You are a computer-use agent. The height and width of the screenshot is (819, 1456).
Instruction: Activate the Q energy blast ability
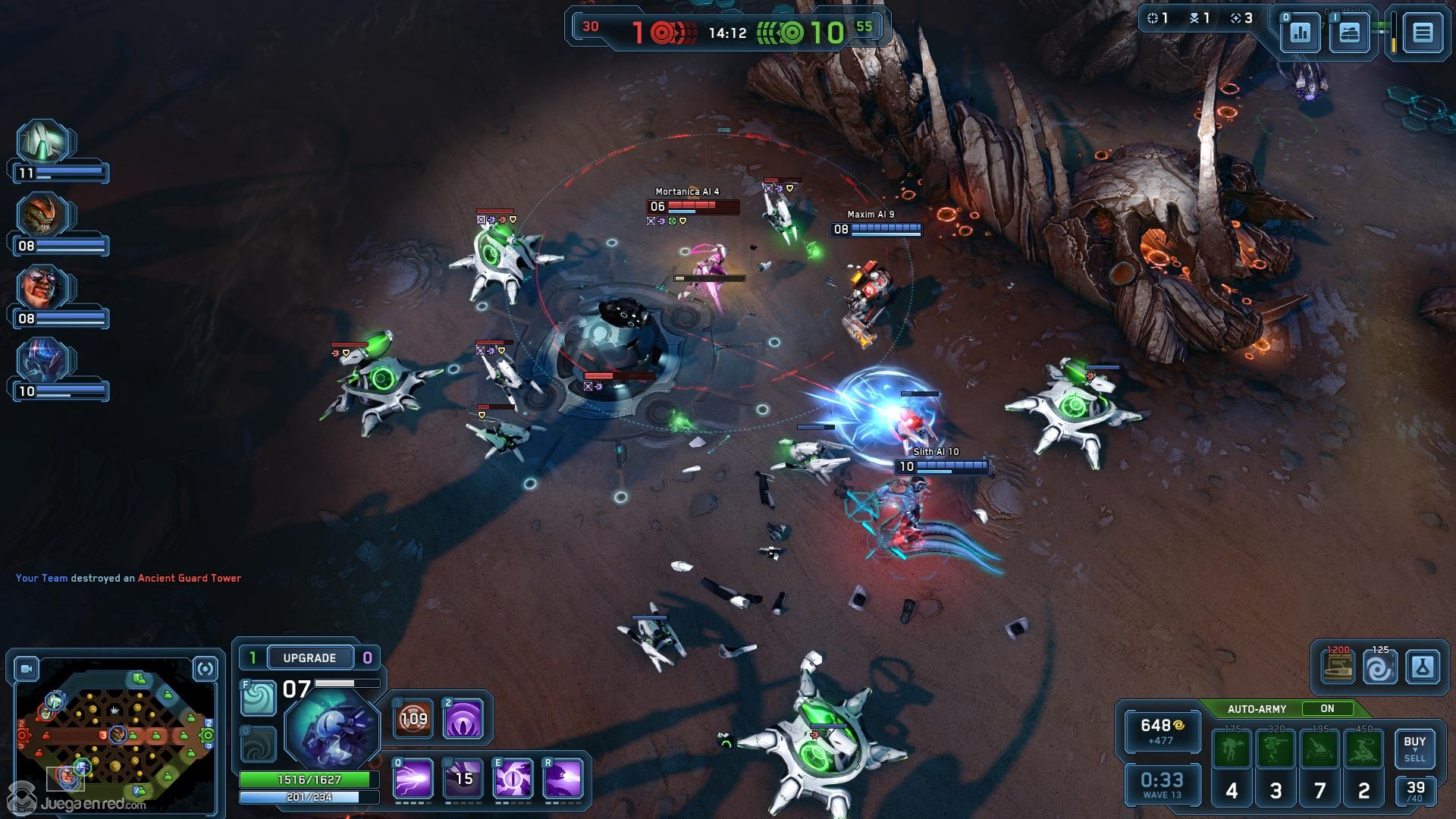(x=413, y=779)
